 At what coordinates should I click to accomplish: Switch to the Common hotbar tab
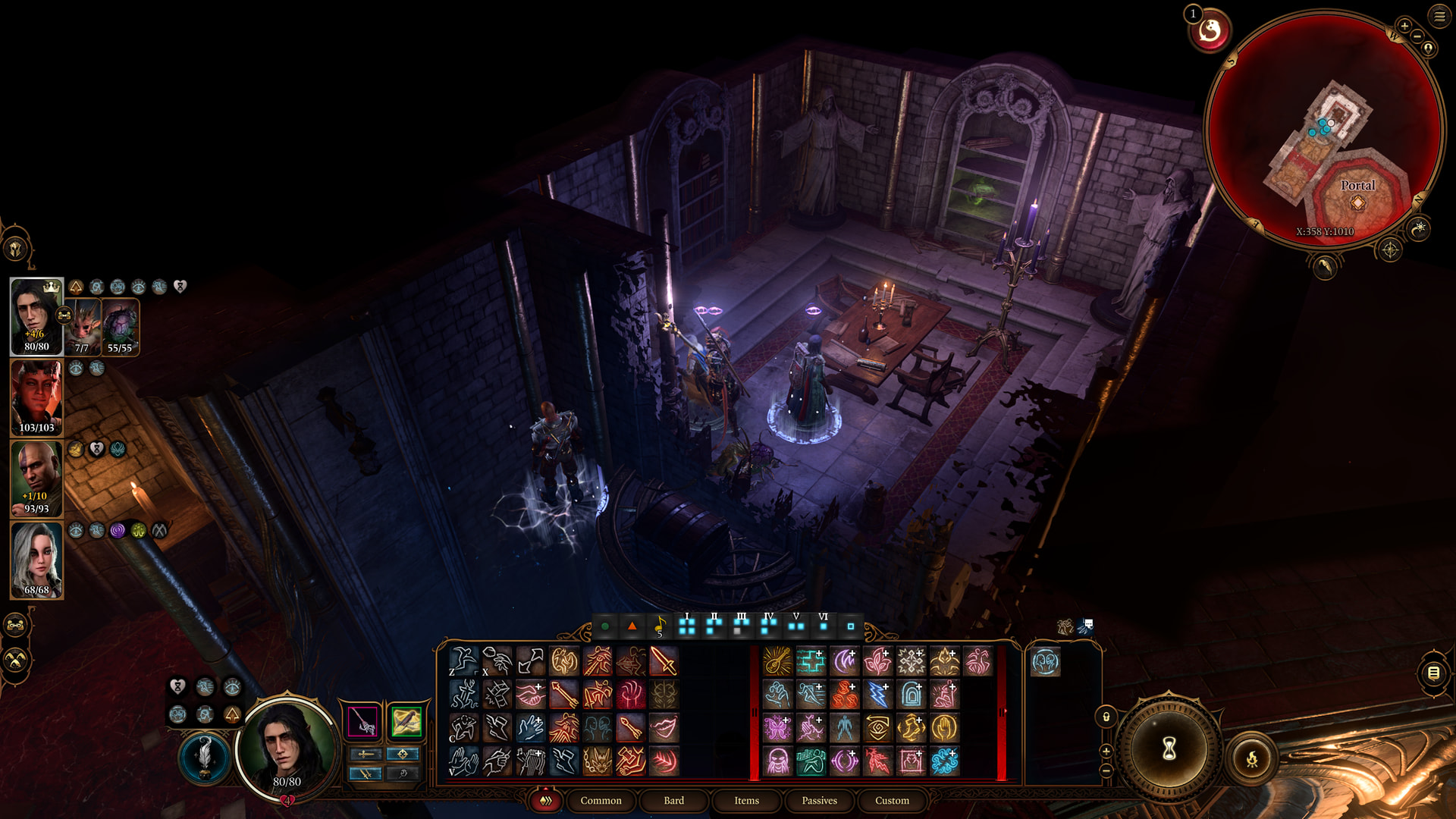click(x=601, y=800)
